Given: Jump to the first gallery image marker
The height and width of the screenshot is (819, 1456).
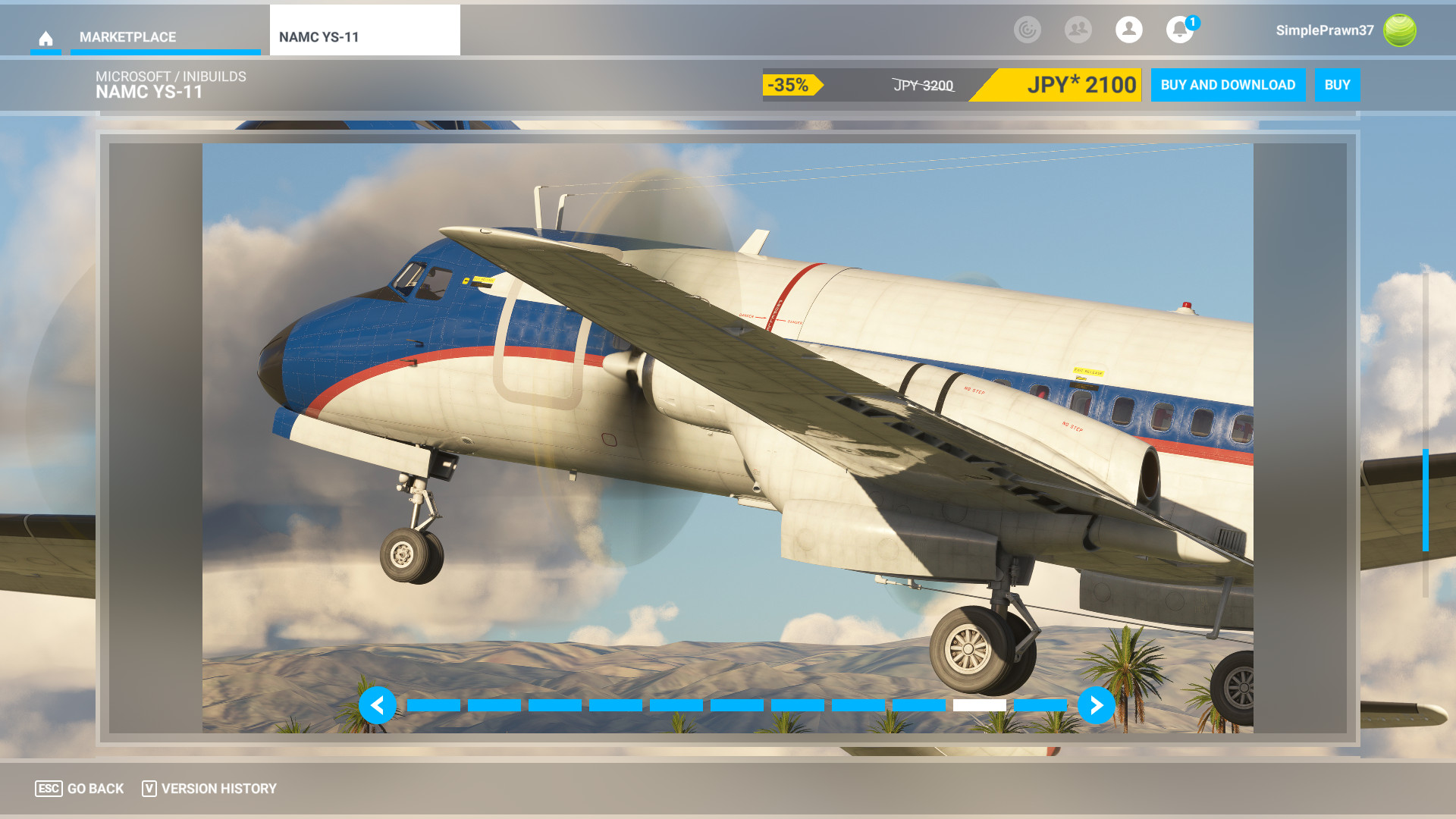Looking at the screenshot, I should pos(434,705).
